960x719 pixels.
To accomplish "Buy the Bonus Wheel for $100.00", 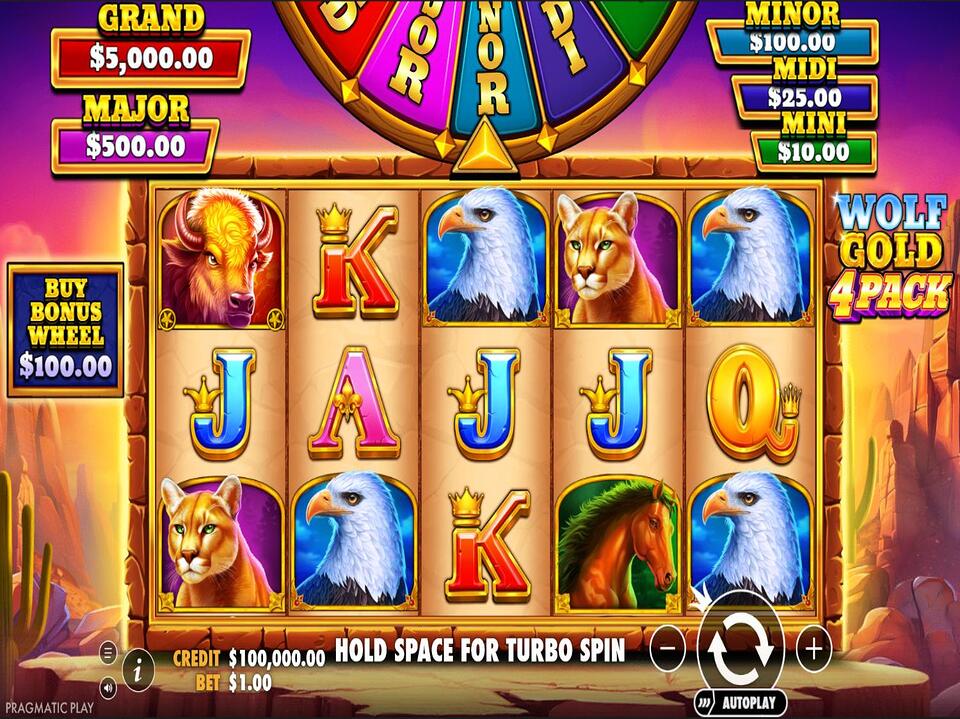I will (x=66, y=329).
